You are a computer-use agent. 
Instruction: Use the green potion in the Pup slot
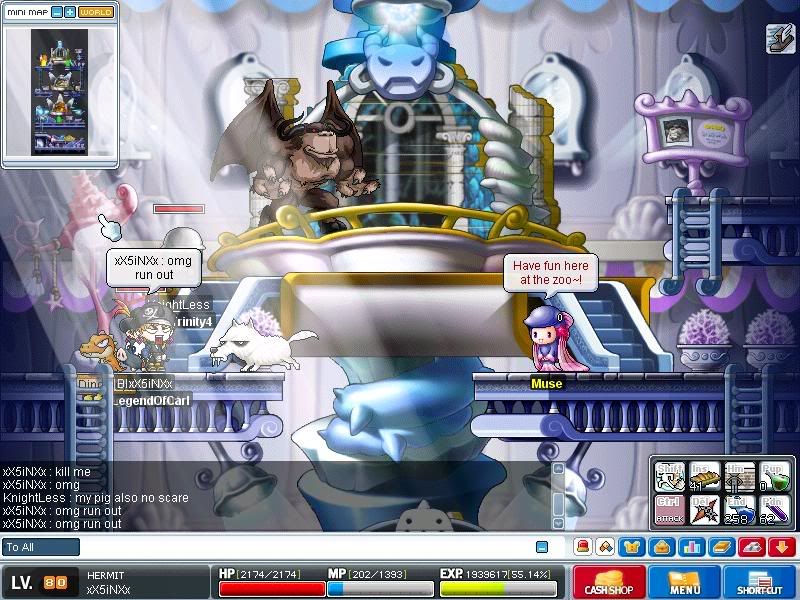[773, 477]
